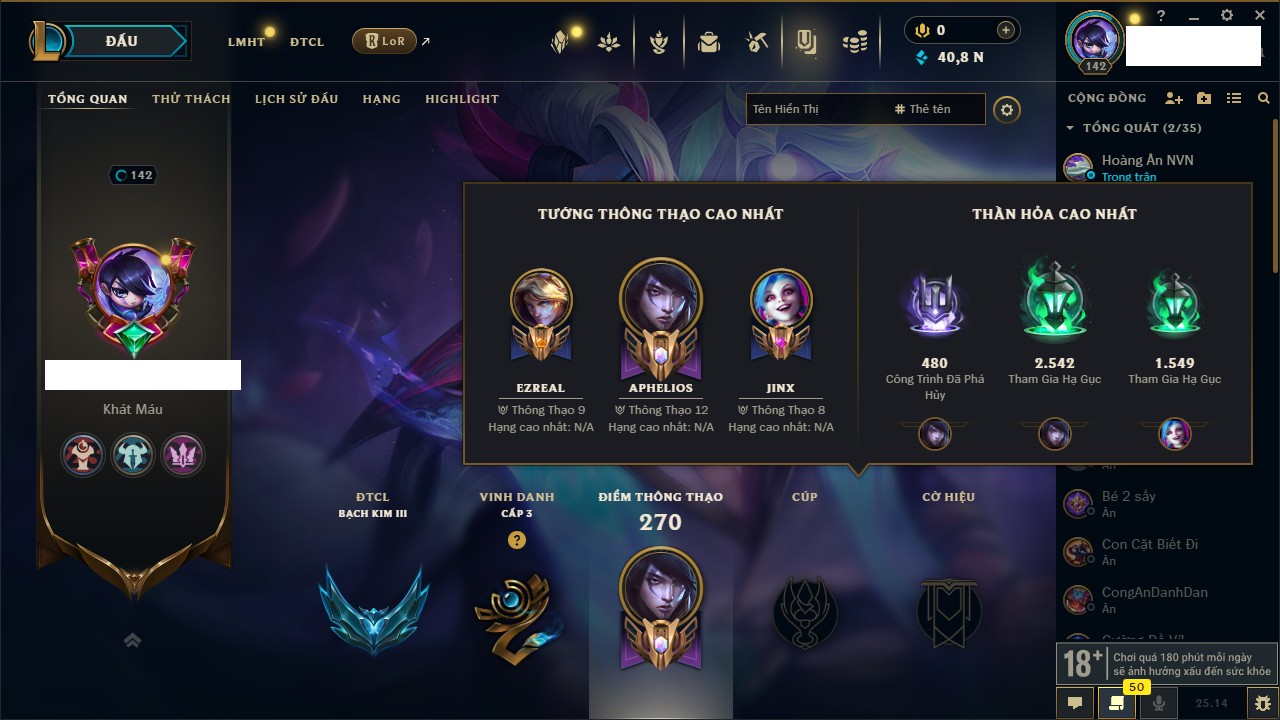Open the store coins icon

click(x=854, y=42)
